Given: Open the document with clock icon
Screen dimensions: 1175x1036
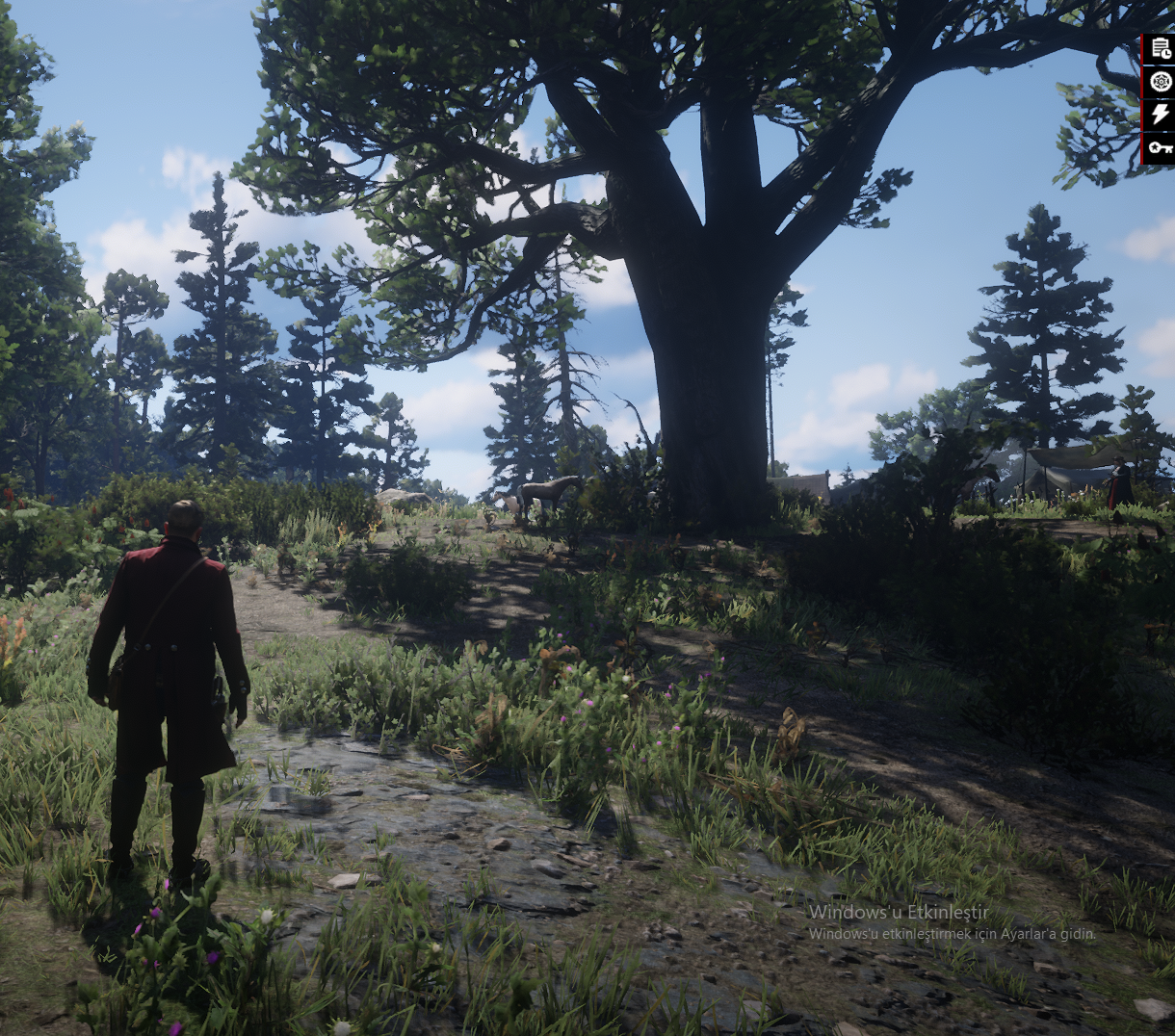Looking at the screenshot, I should coord(1160,50).
